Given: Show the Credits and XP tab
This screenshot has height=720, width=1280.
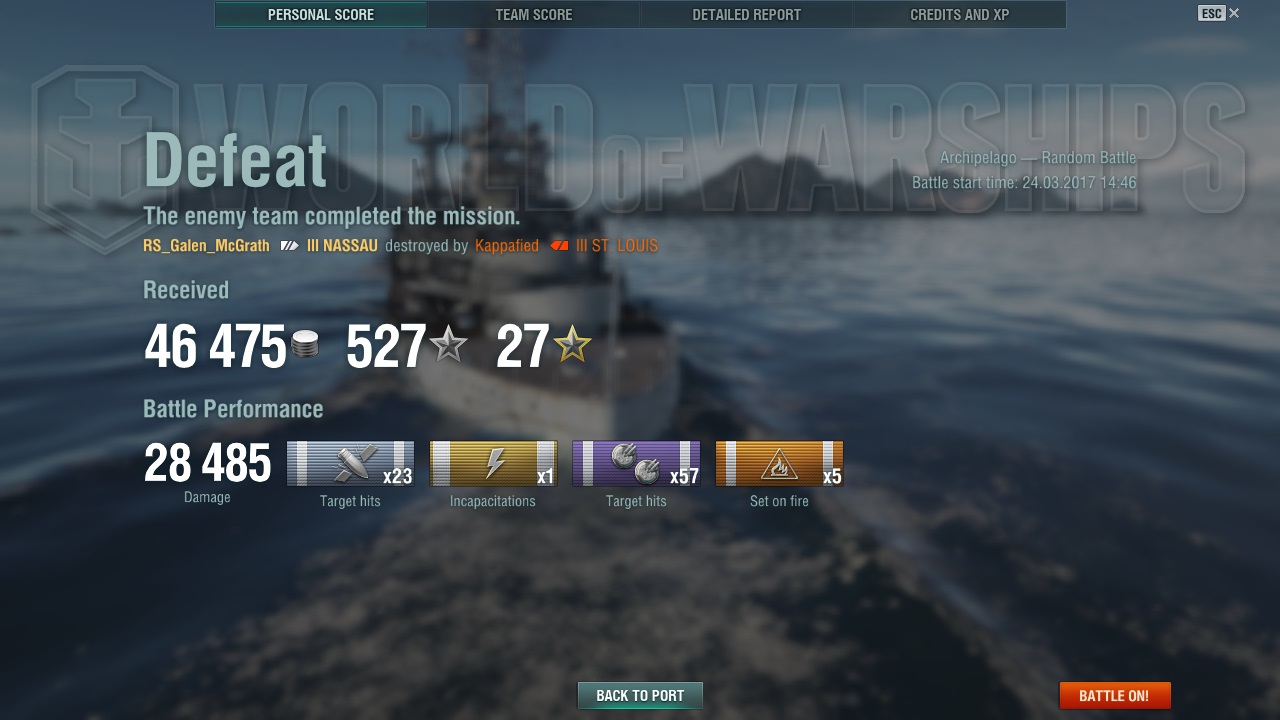Looking at the screenshot, I should point(959,15).
